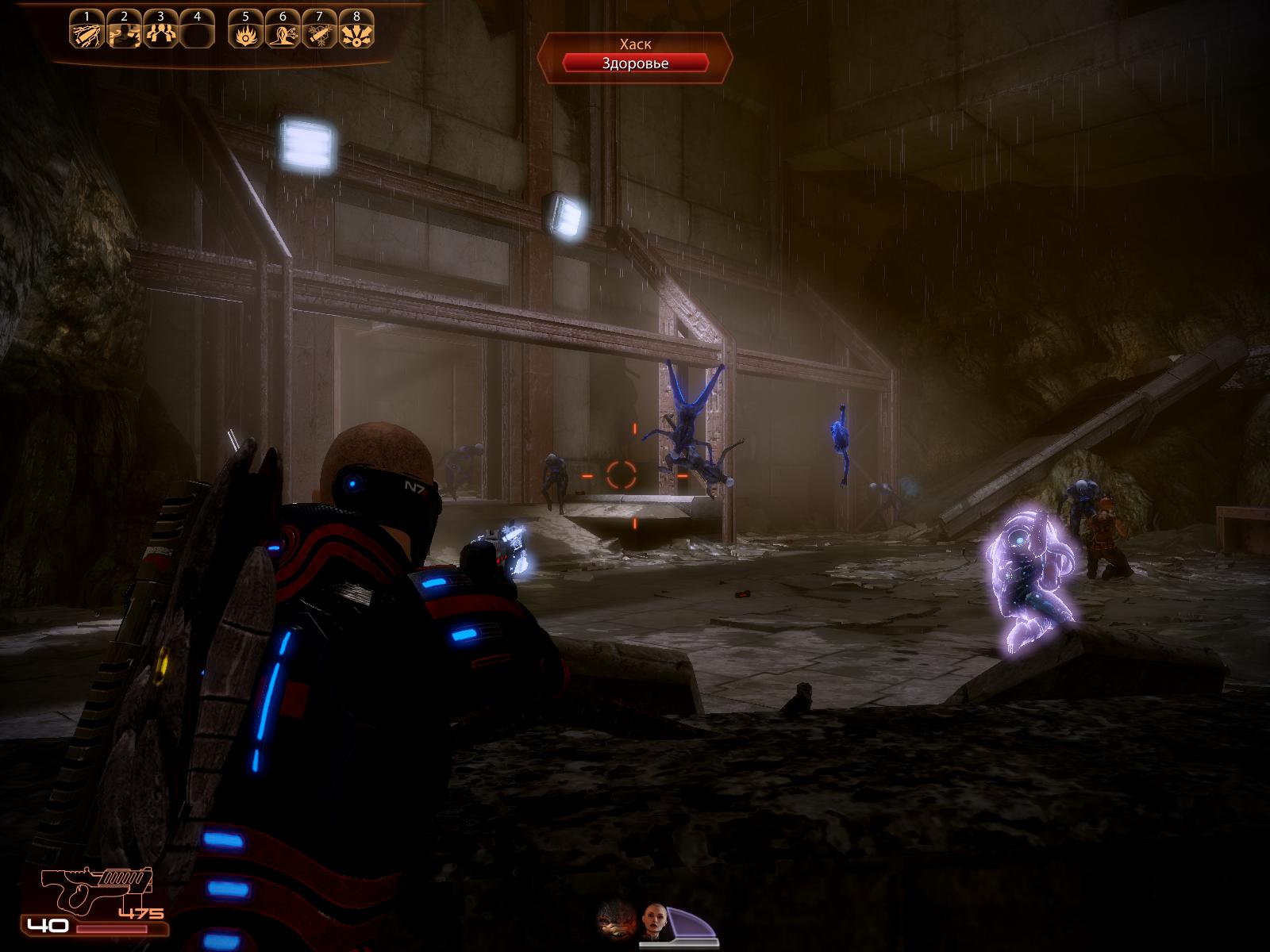This screenshot has width=1270, height=952.
Task: Activate the Disruptor Ammo power in slot 1
Action: [x=87, y=33]
